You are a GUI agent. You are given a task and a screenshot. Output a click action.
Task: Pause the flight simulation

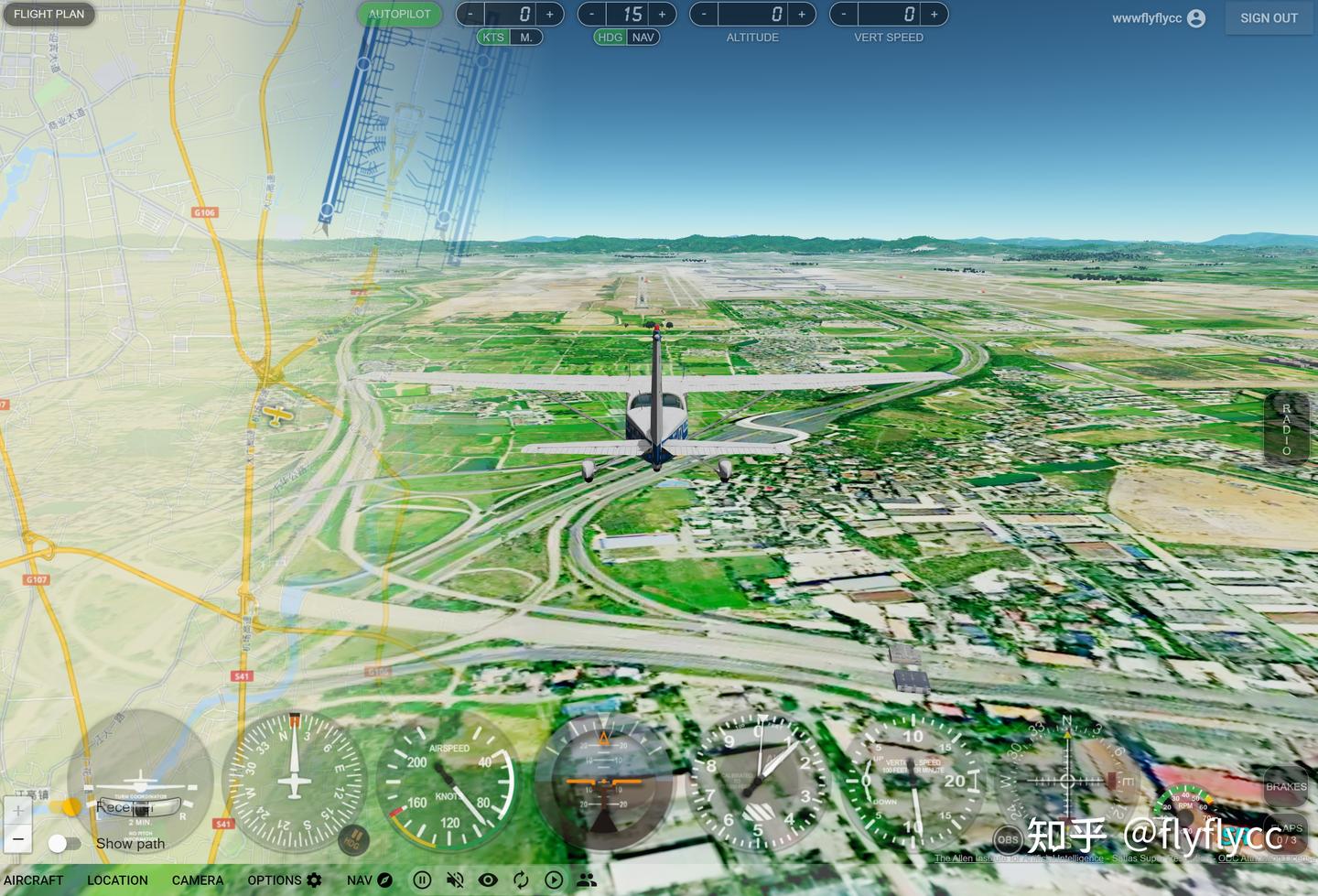(x=422, y=880)
